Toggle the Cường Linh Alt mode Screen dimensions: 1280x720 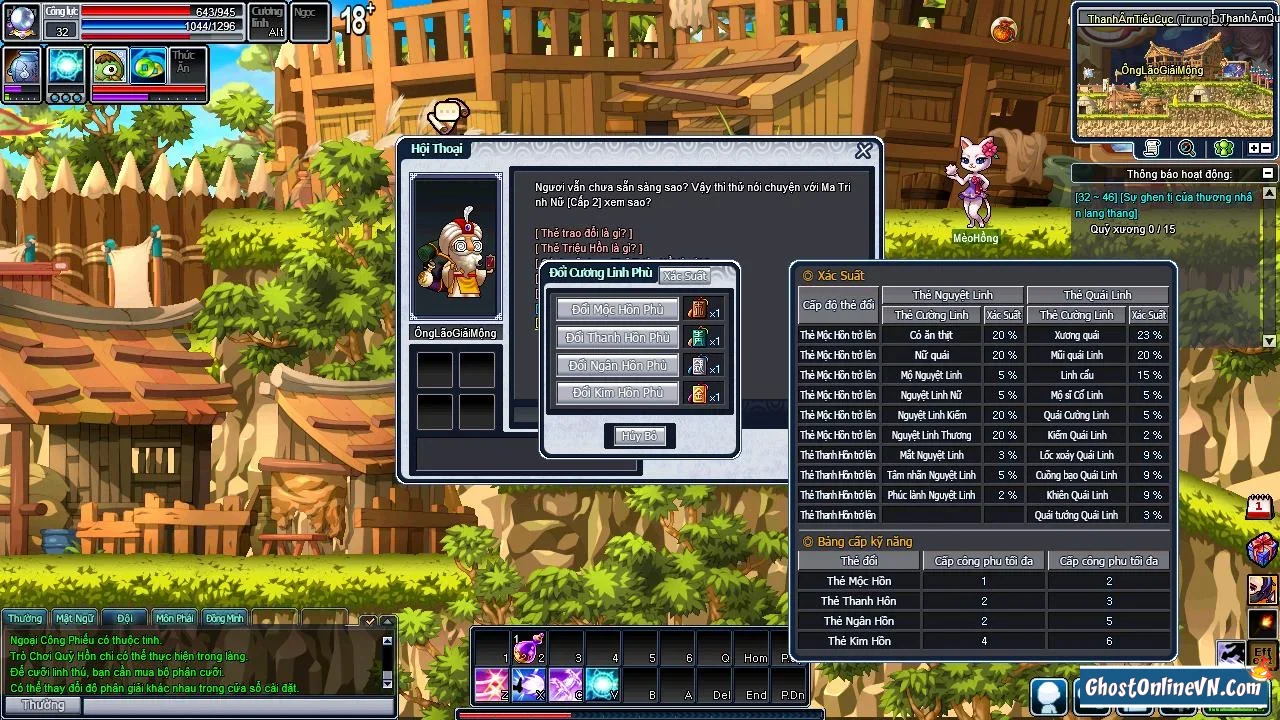[265, 20]
